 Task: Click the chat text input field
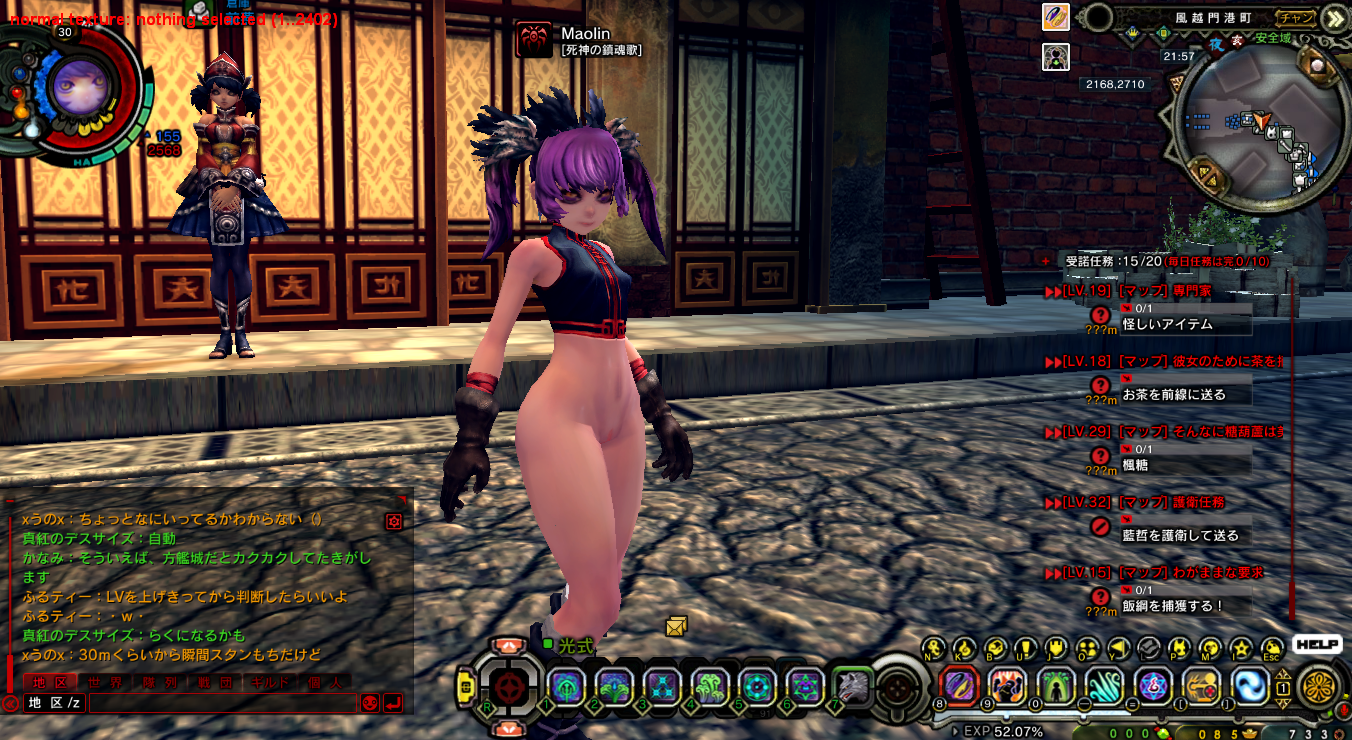[222, 703]
